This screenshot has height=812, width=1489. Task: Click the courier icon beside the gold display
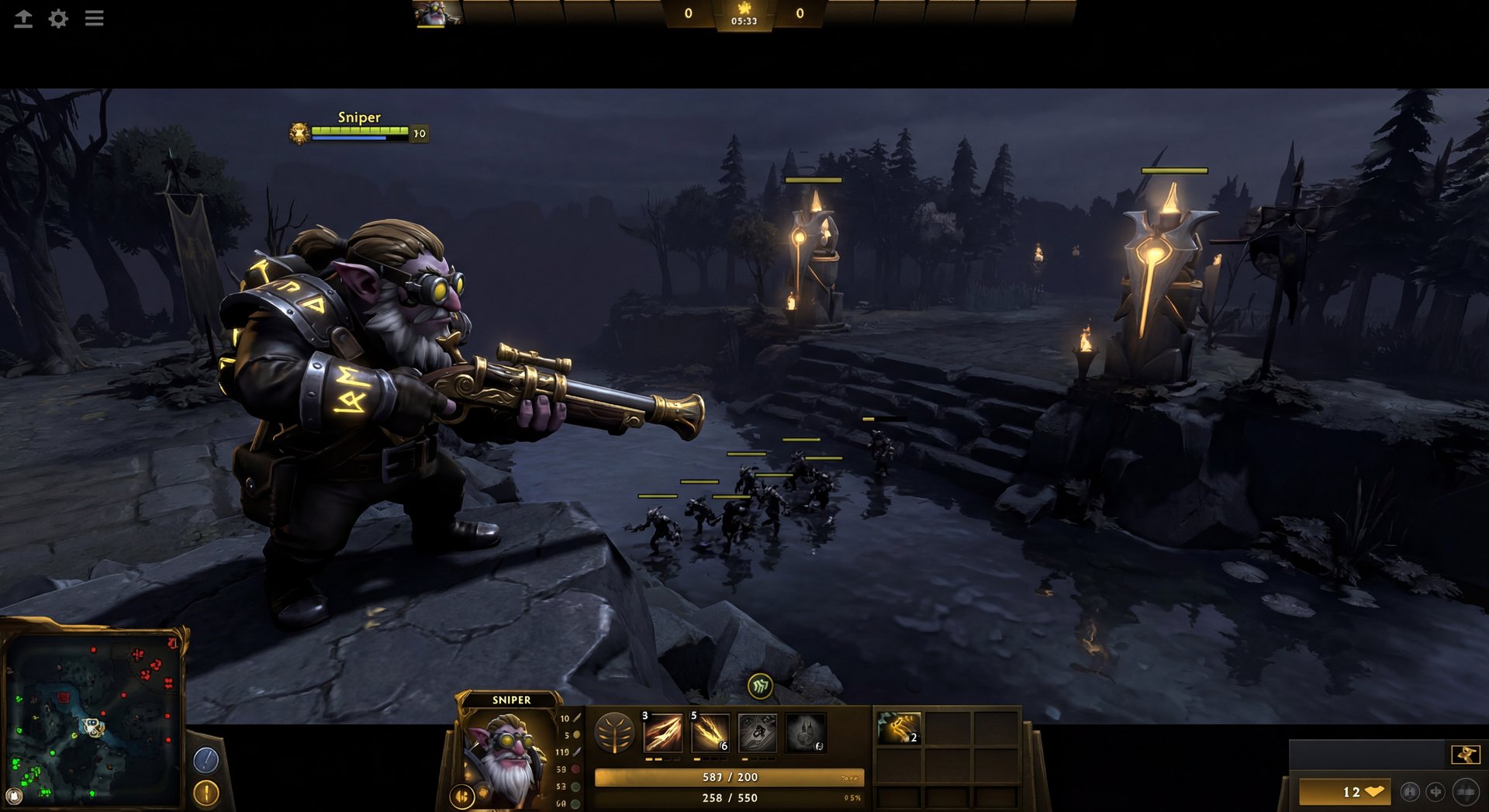point(1435,792)
